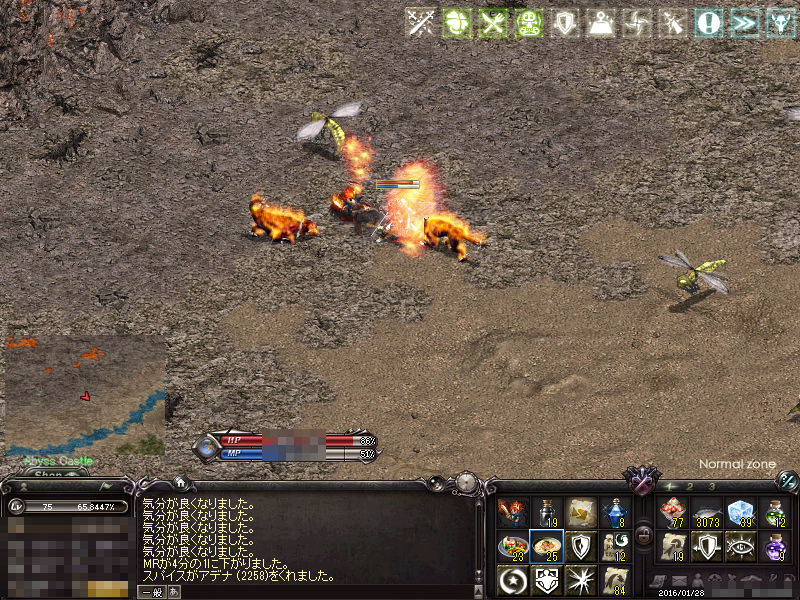Click the exclamation mark status icon
The height and width of the screenshot is (600, 800).
point(709,22)
